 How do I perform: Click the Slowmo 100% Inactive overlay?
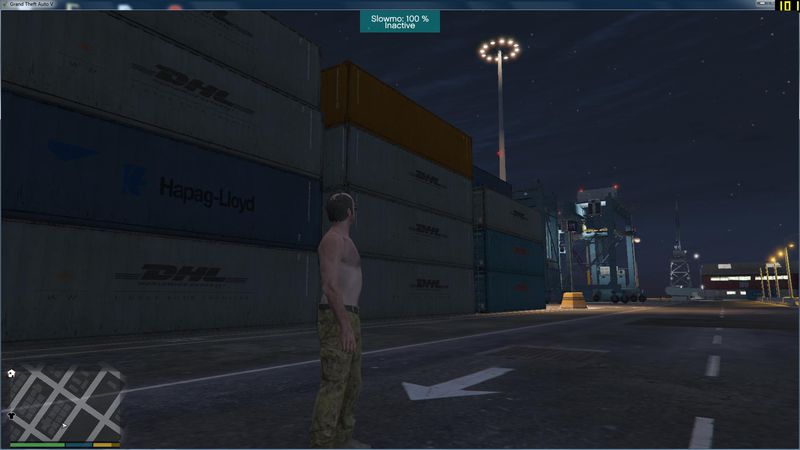[400, 21]
